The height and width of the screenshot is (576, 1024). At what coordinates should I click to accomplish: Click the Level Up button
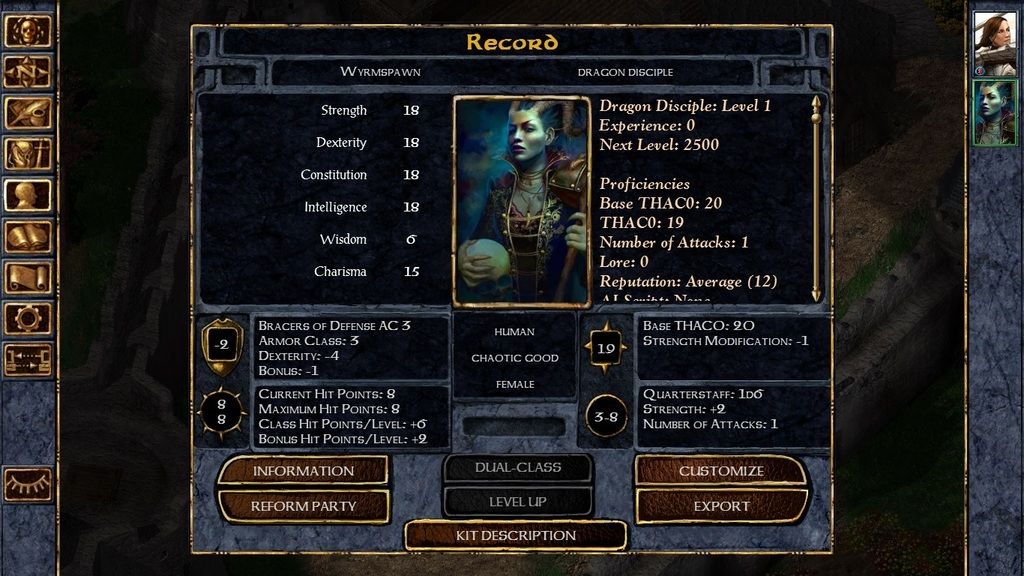[x=518, y=501]
